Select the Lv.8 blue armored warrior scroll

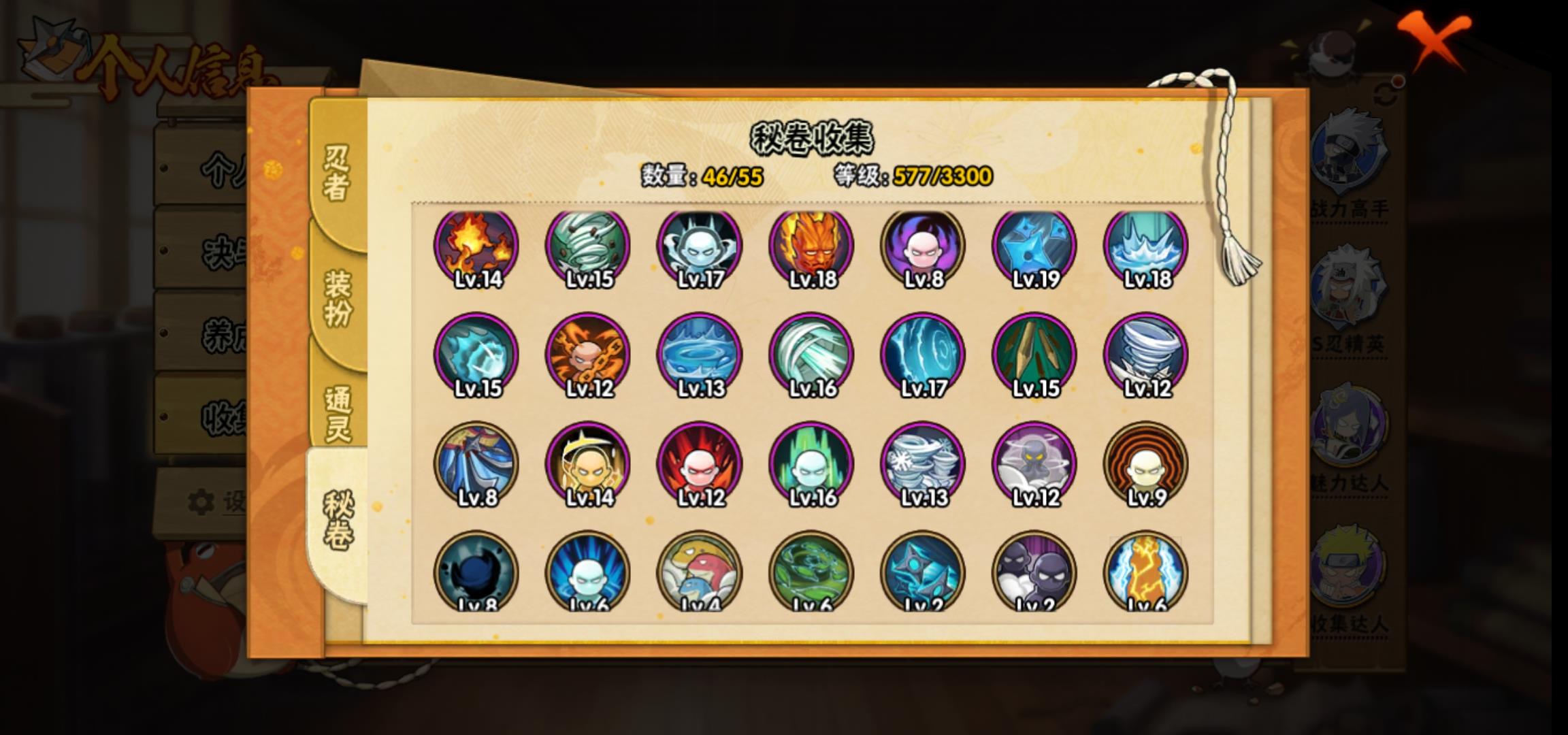pyautogui.click(x=476, y=465)
